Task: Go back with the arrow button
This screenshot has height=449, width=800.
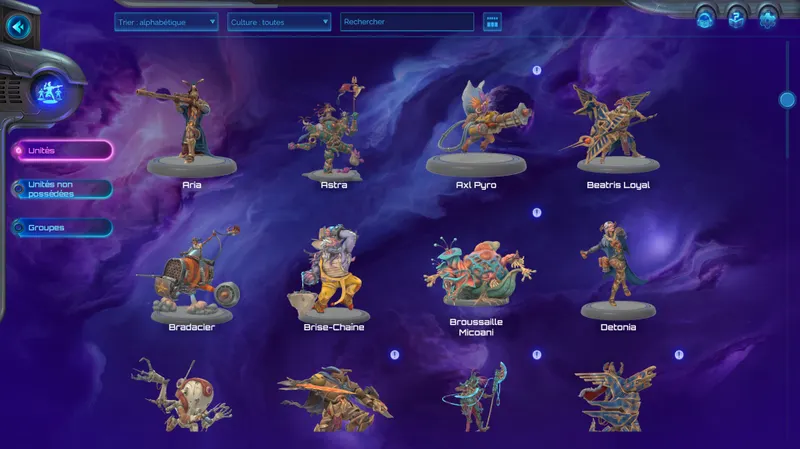Action: coord(16,26)
